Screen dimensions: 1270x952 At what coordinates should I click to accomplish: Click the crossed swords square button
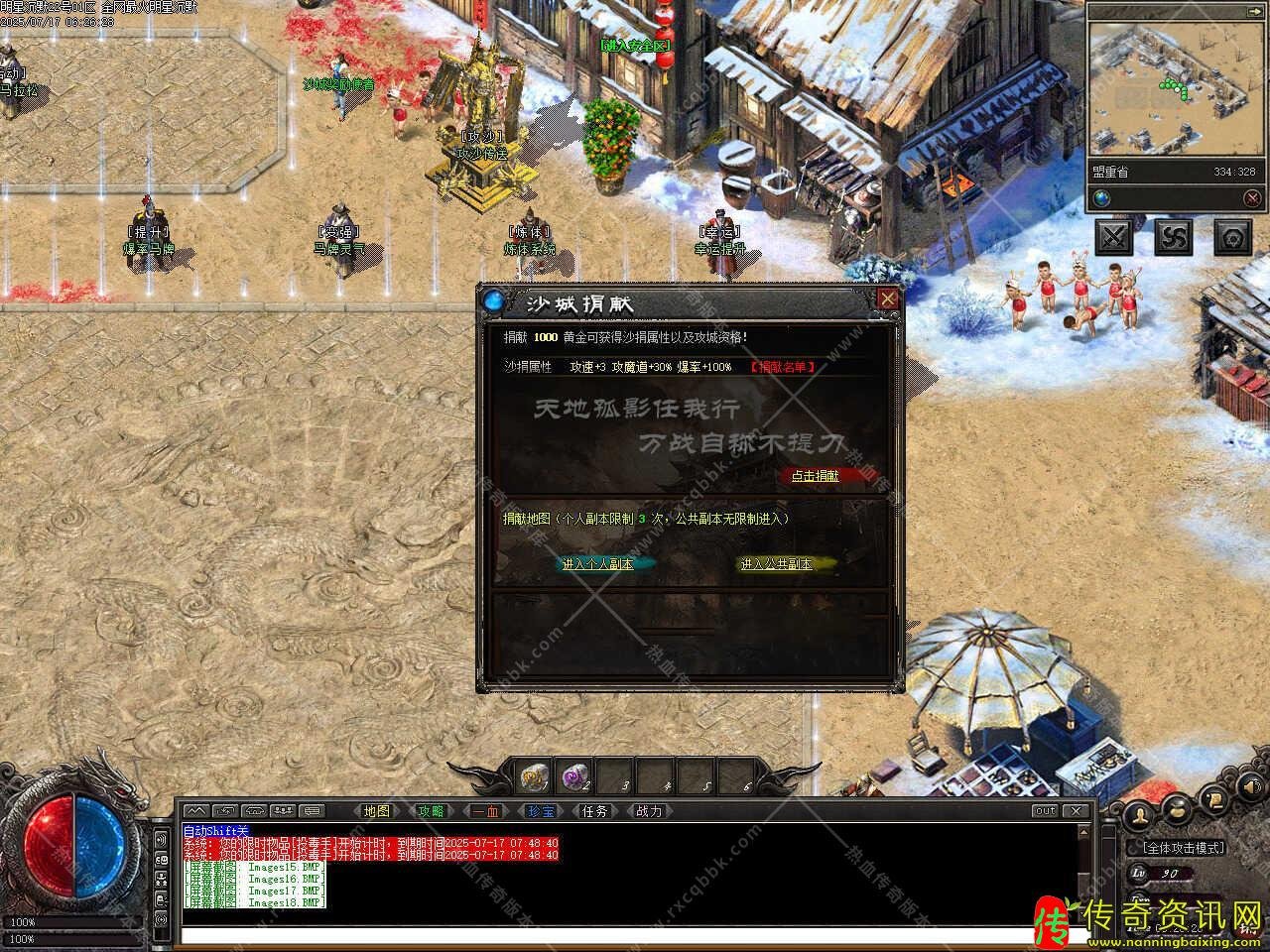point(1114,237)
